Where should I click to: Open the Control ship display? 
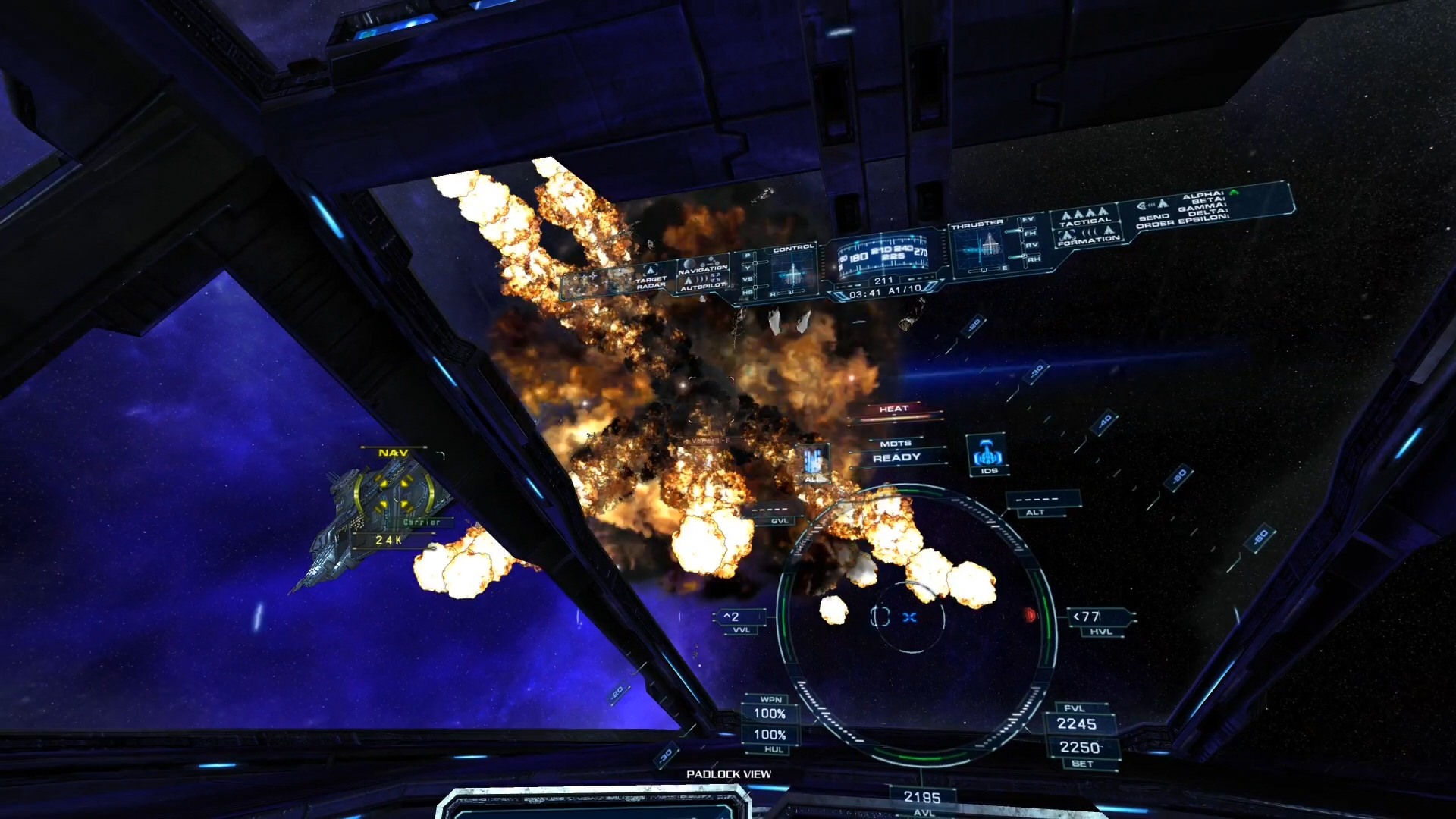792,268
